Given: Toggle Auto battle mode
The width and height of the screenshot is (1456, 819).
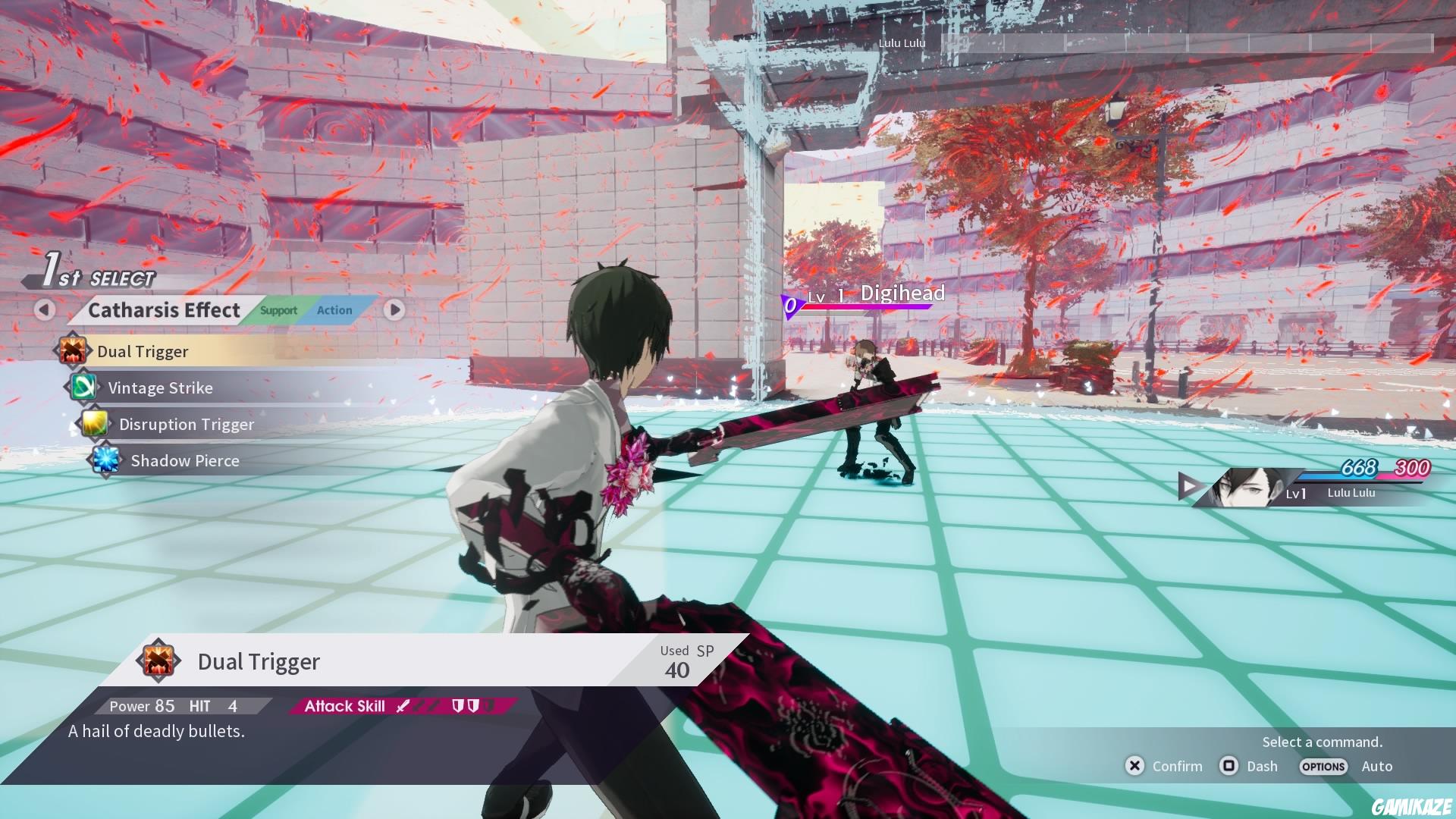Looking at the screenshot, I should tap(1377, 766).
